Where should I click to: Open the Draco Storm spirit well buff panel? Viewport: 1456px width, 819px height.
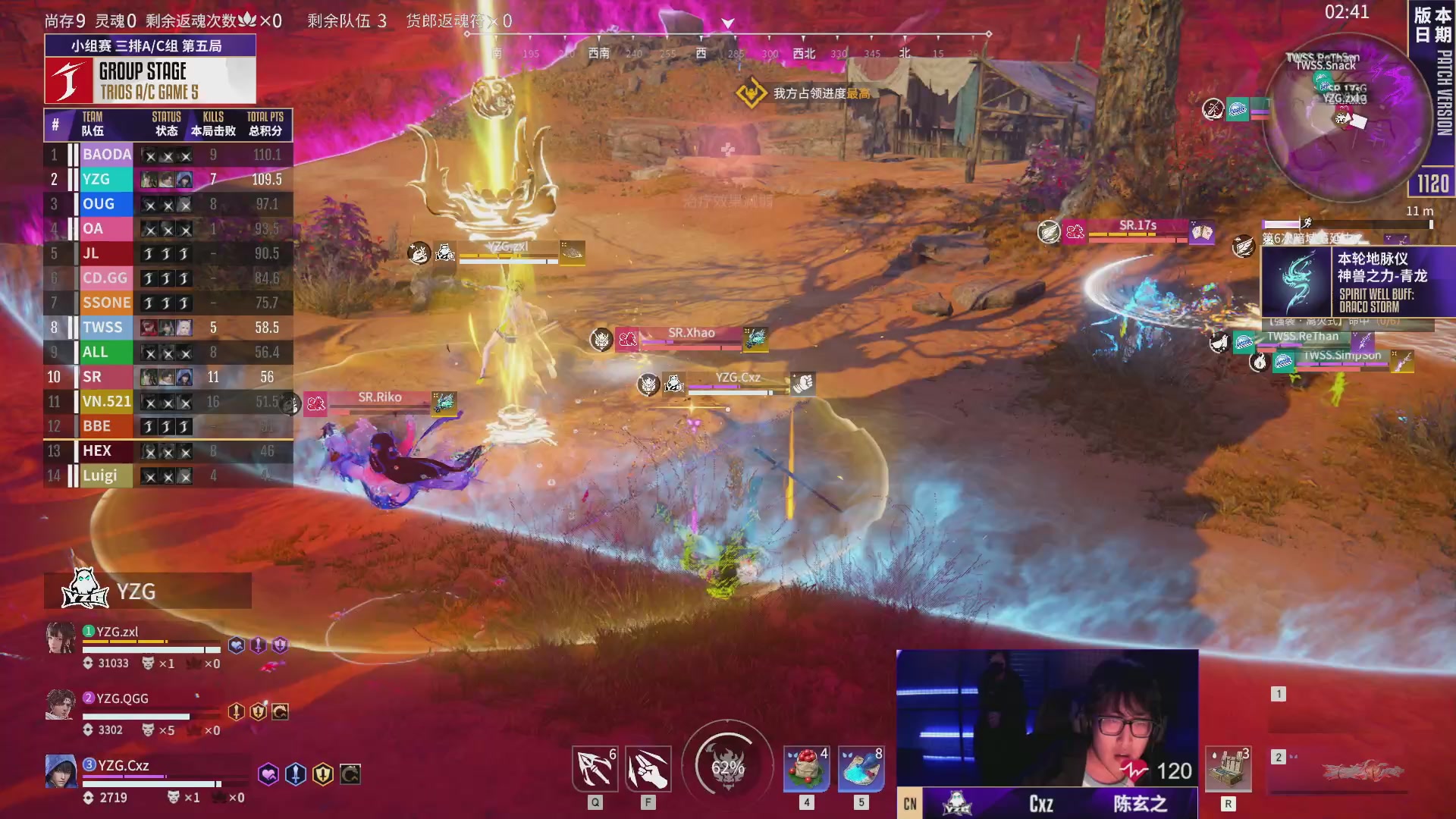tap(1357, 282)
